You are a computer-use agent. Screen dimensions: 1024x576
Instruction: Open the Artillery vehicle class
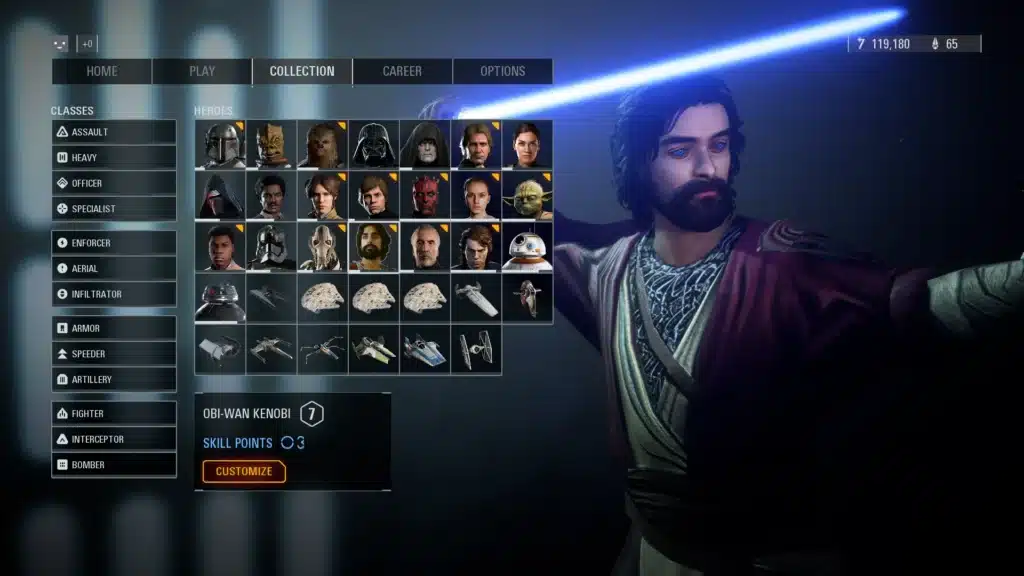114,380
